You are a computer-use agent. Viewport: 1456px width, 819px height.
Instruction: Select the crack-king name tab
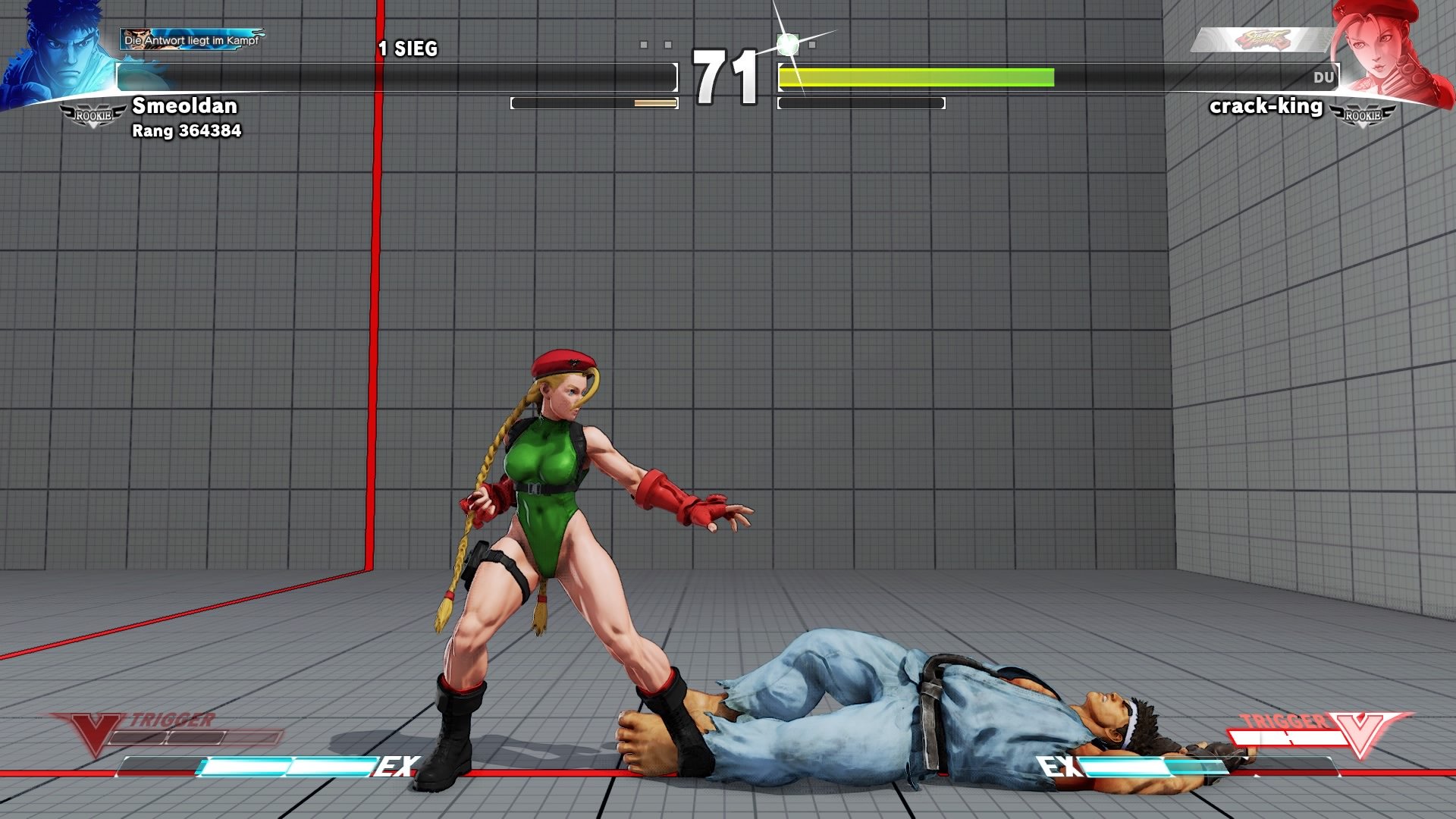(1268, 107)
